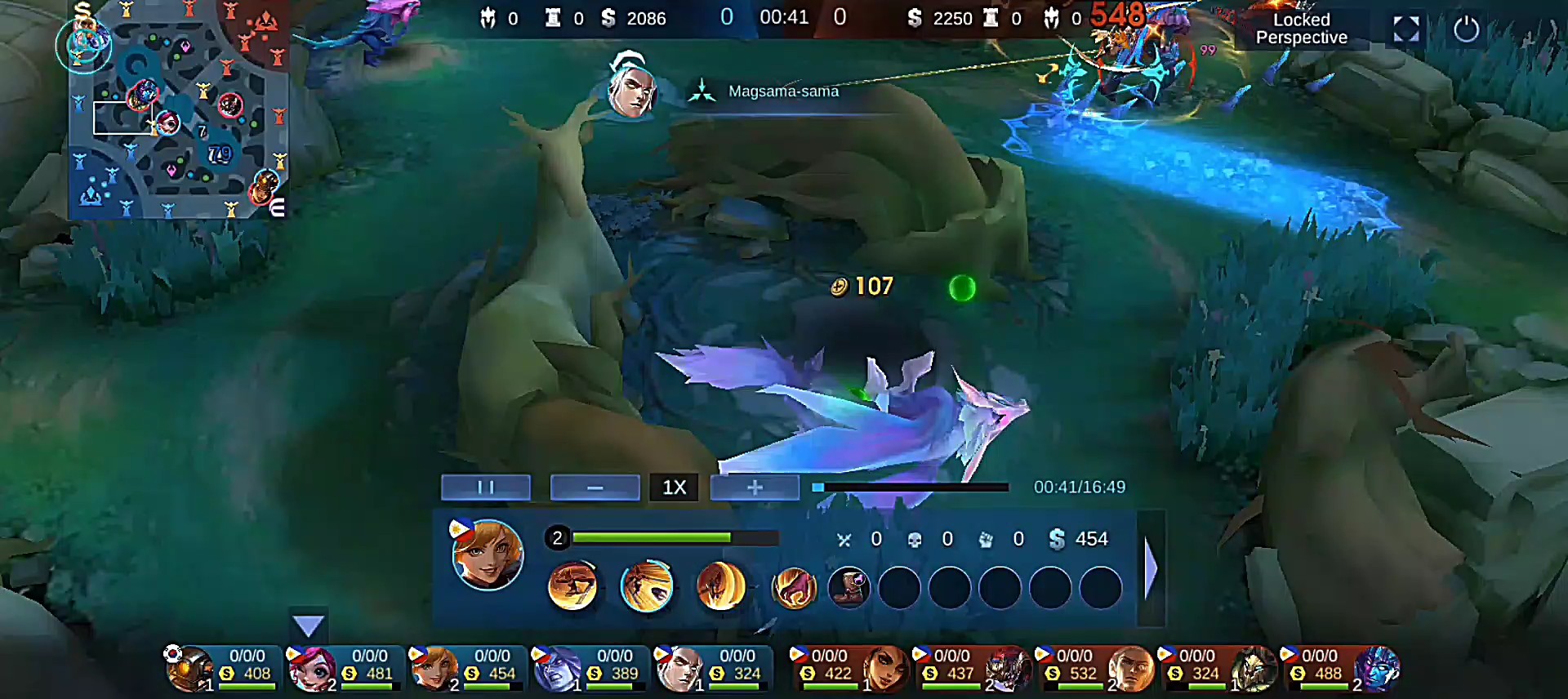Increase replay speed with plus button
1568x699 pixels.
[x=755, y=488]
